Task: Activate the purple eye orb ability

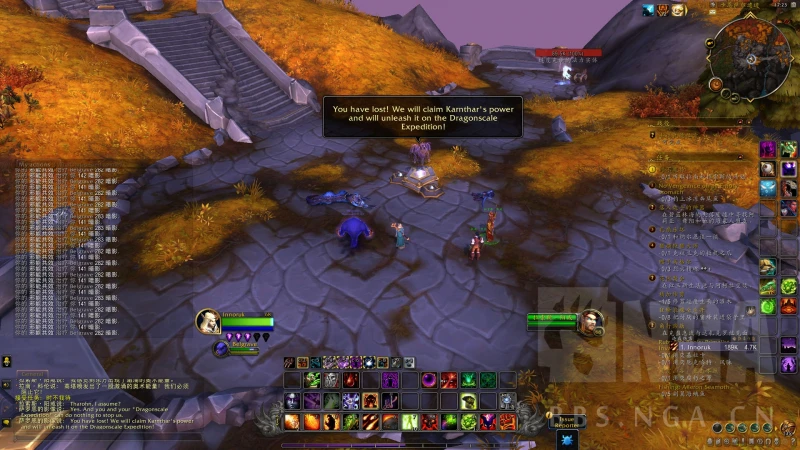Action: click(428, 379)
